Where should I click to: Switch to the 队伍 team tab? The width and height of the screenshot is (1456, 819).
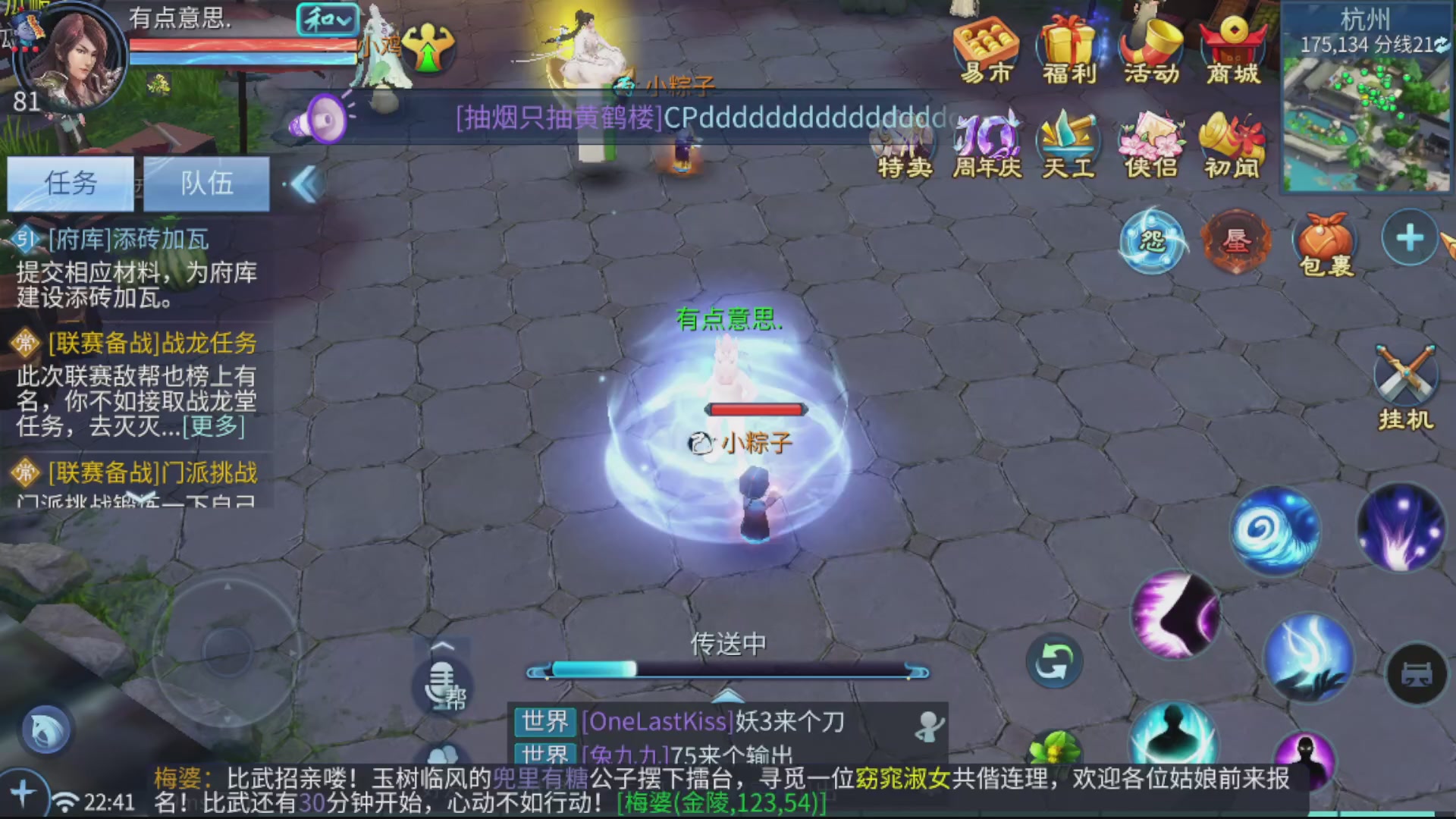[x=208, y=183]
